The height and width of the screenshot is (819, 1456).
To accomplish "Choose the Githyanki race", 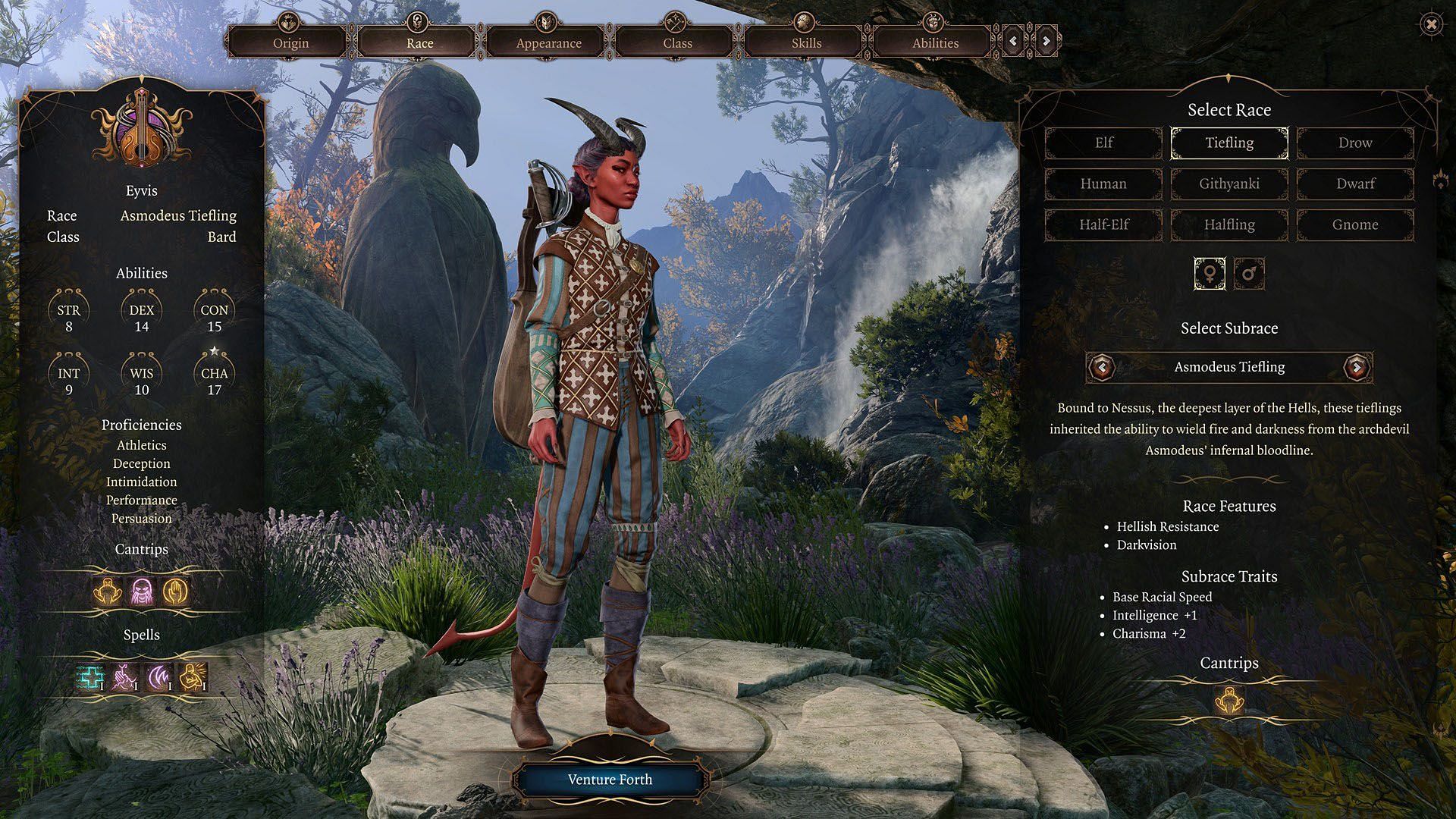I will pyautogui.click(x=1229, y=184).
